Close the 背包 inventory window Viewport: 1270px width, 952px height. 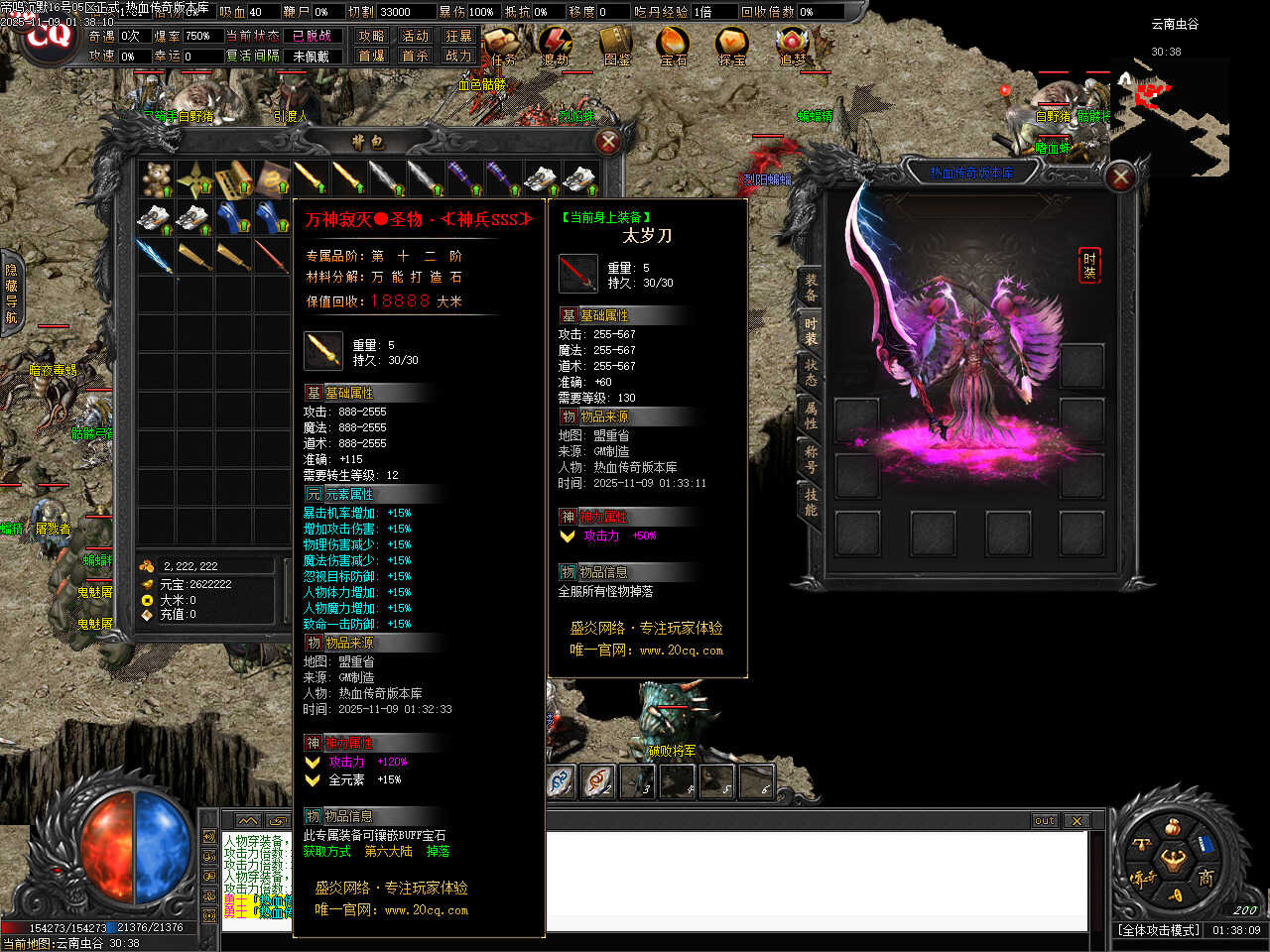tap(608, 142)
